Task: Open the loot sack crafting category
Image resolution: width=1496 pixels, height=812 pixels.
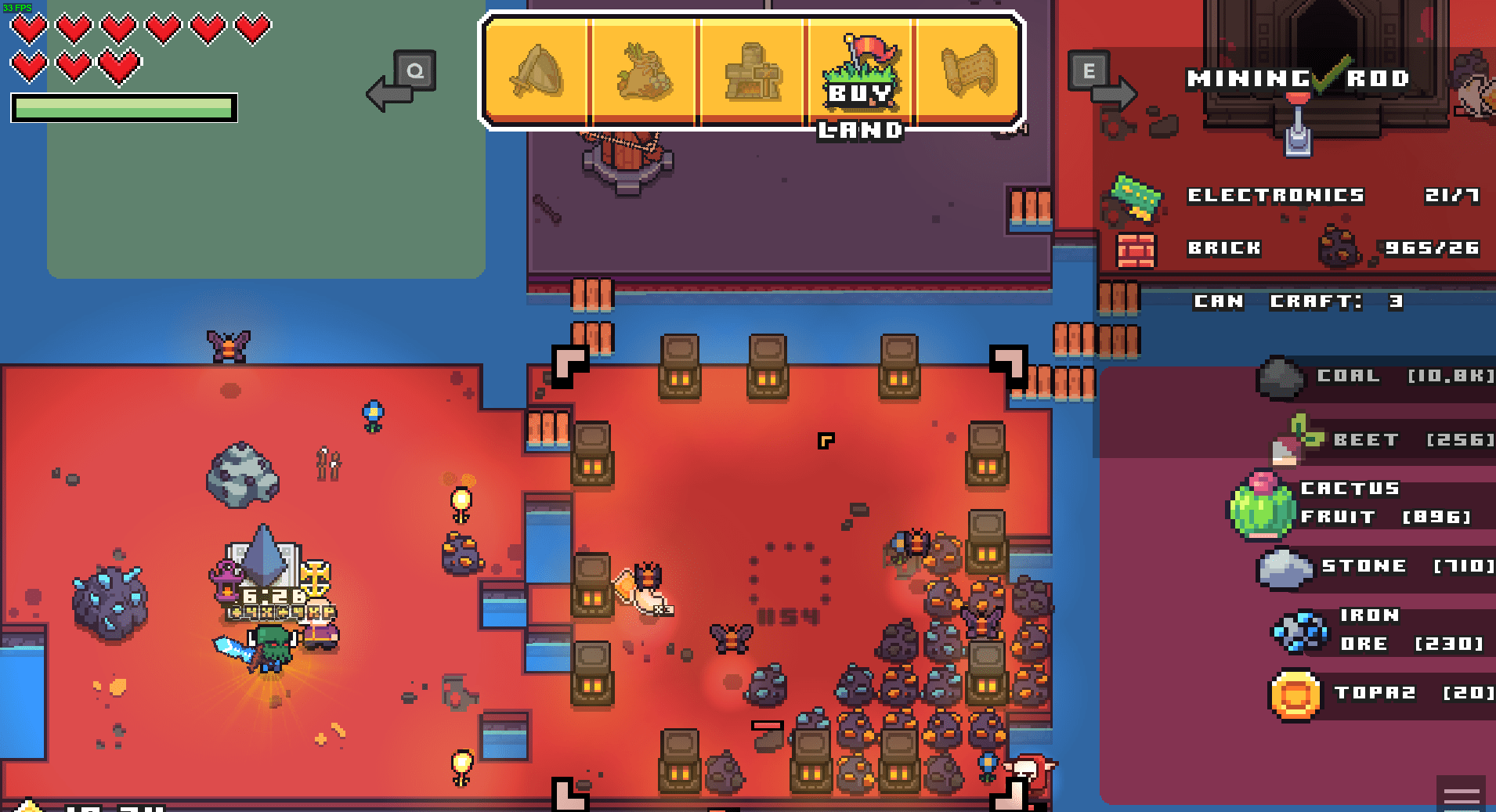Action: [x=644, y=72]
